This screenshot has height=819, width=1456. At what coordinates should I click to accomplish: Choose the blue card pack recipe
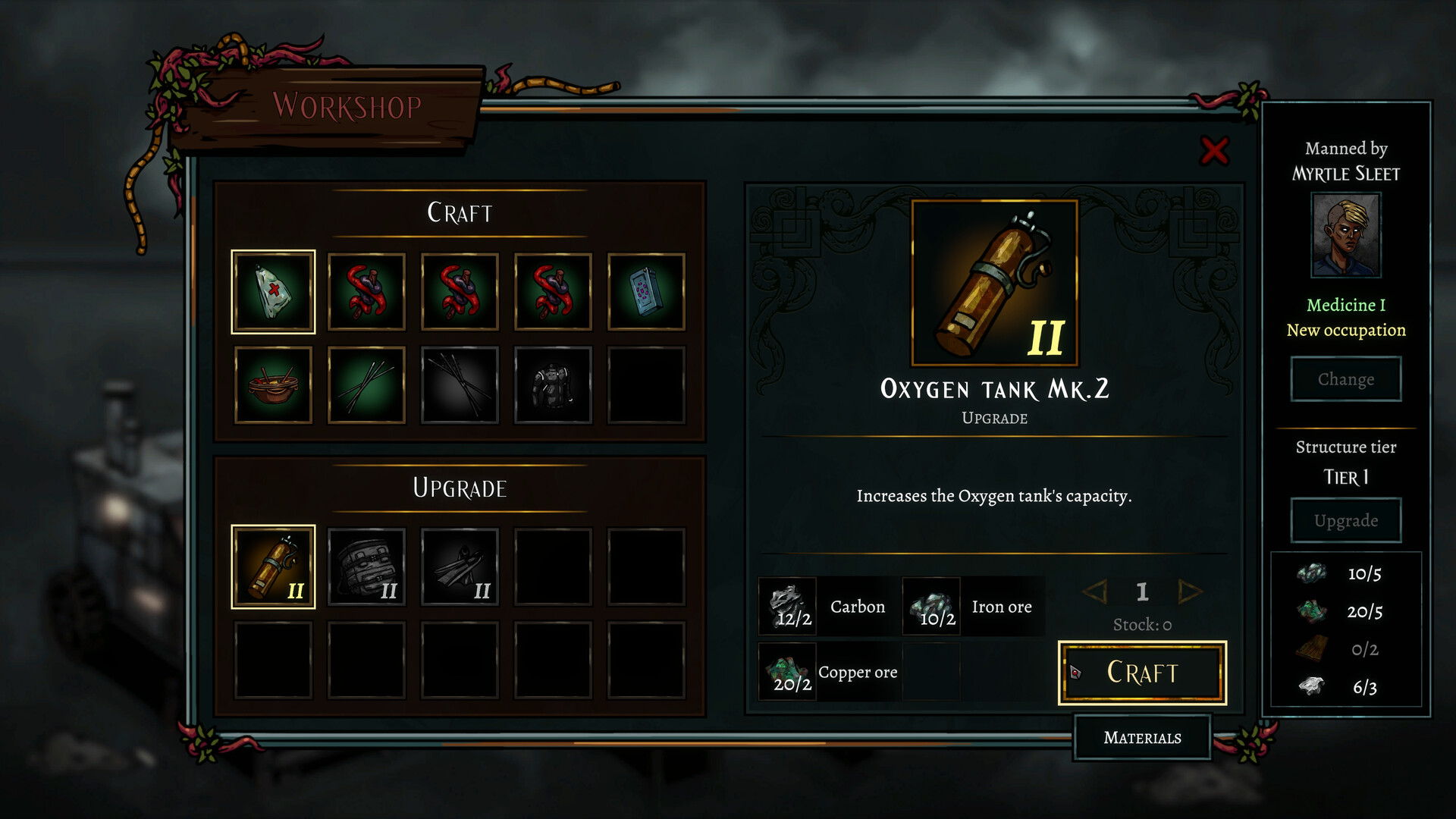pyautogui.click(x=646, y=292)
